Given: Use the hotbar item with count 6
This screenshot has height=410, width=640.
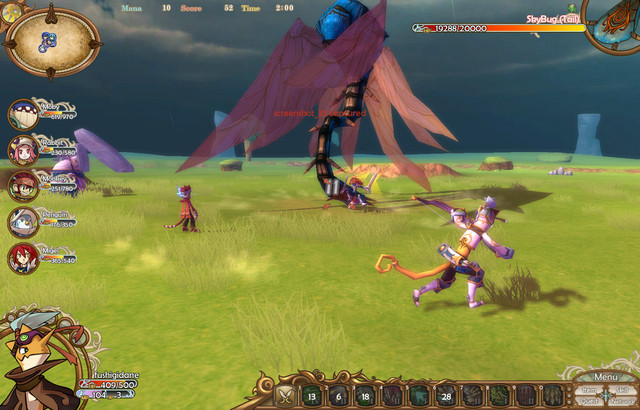Looking at the screenshot, I should (338, 395).
